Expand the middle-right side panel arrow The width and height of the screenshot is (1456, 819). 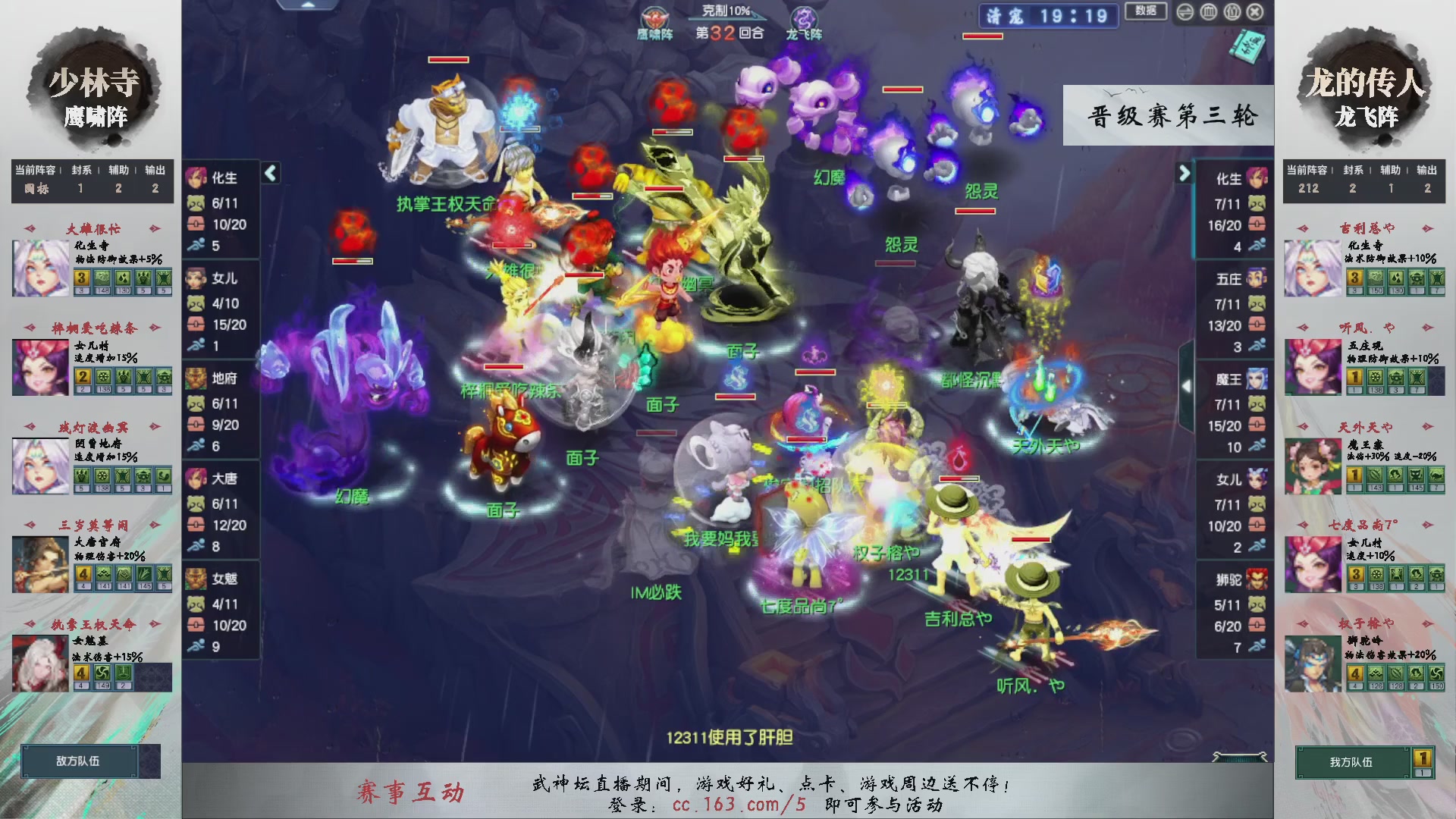[x=1188, y=385]
